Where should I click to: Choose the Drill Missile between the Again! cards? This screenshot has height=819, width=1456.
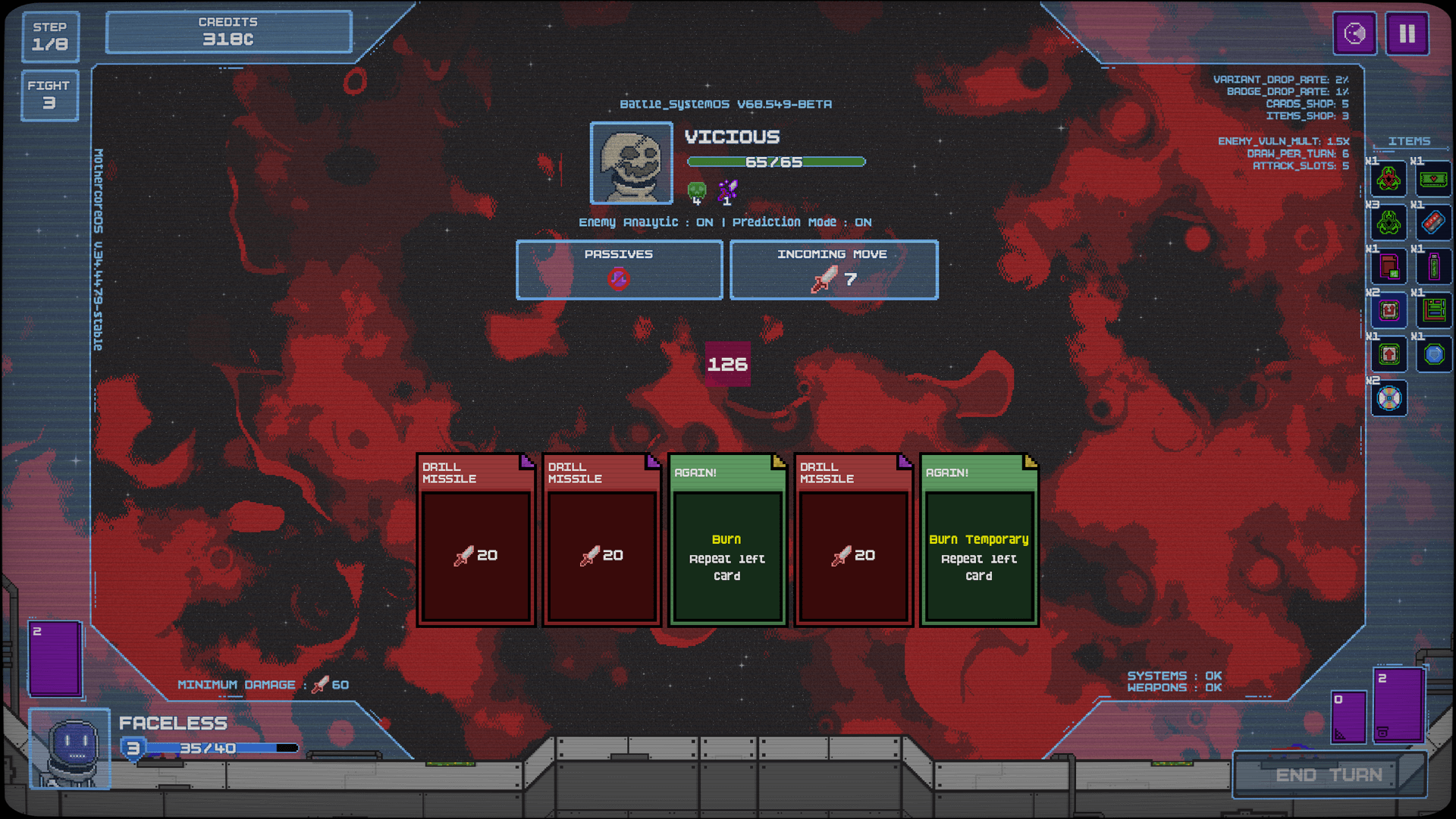coord(853,540)
